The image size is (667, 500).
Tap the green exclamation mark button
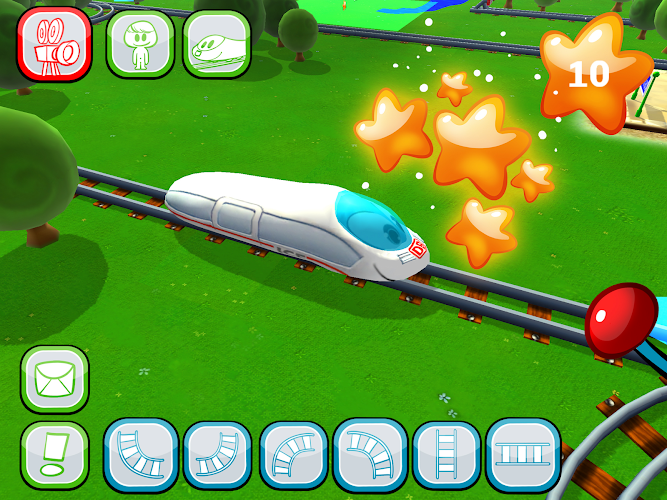click(55, 455)
